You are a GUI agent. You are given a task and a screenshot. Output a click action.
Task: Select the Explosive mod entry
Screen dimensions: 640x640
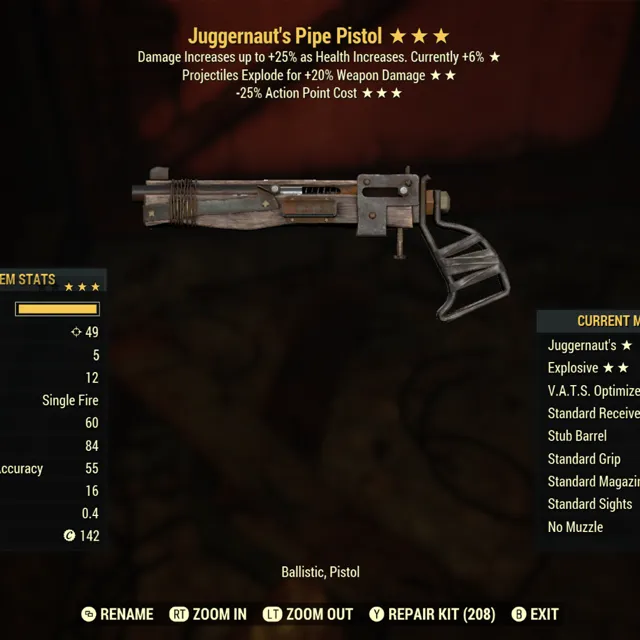588,368
